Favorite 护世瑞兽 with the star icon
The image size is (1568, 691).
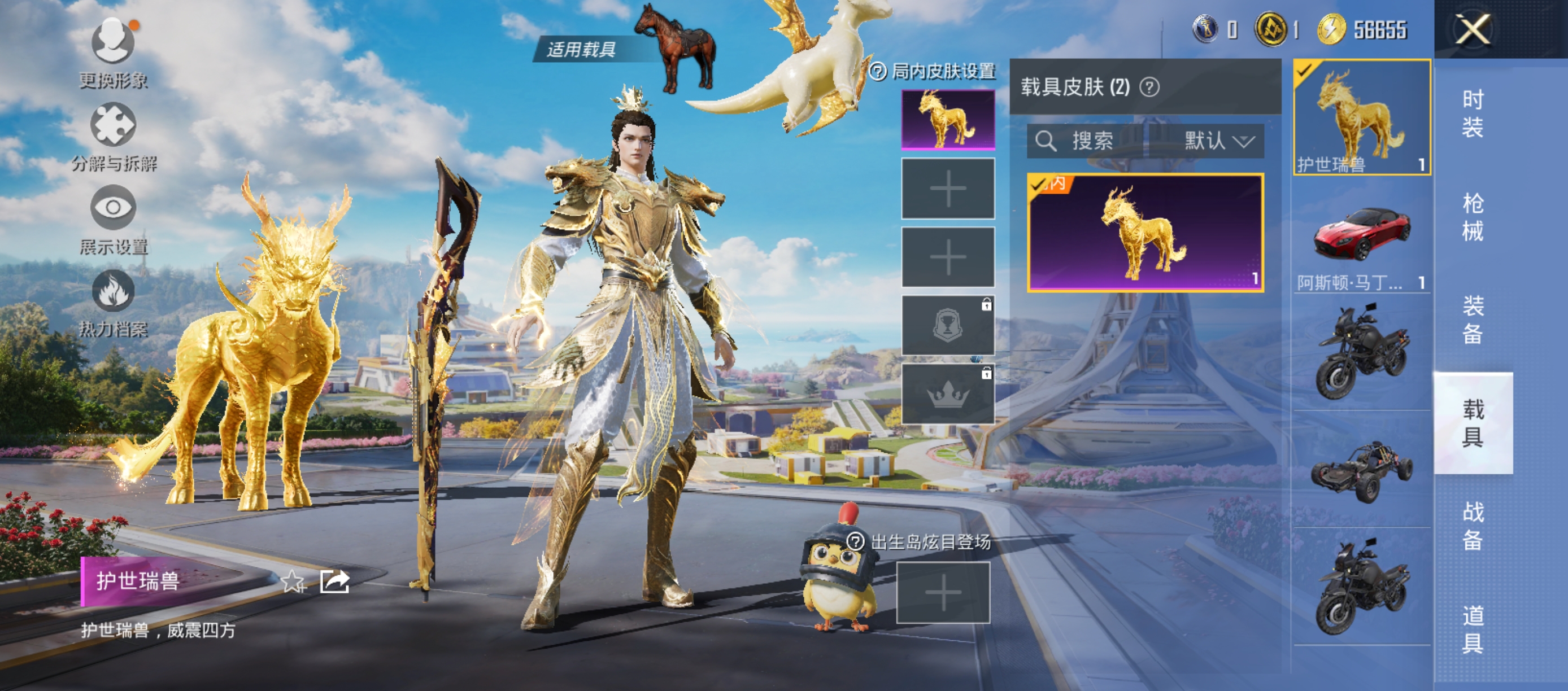point(293,582)
